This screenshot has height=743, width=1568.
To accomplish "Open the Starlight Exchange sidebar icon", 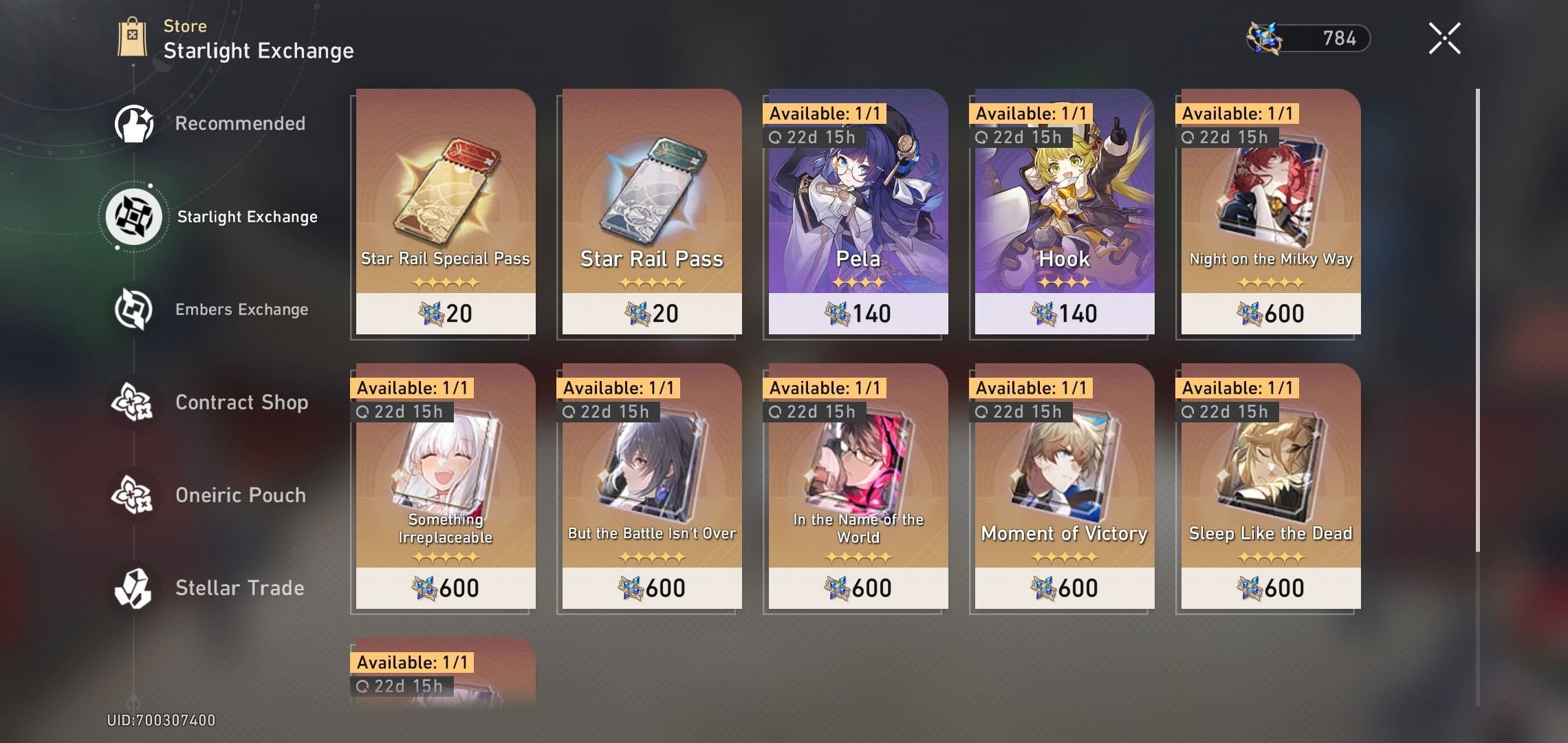I will coord(135,216).
